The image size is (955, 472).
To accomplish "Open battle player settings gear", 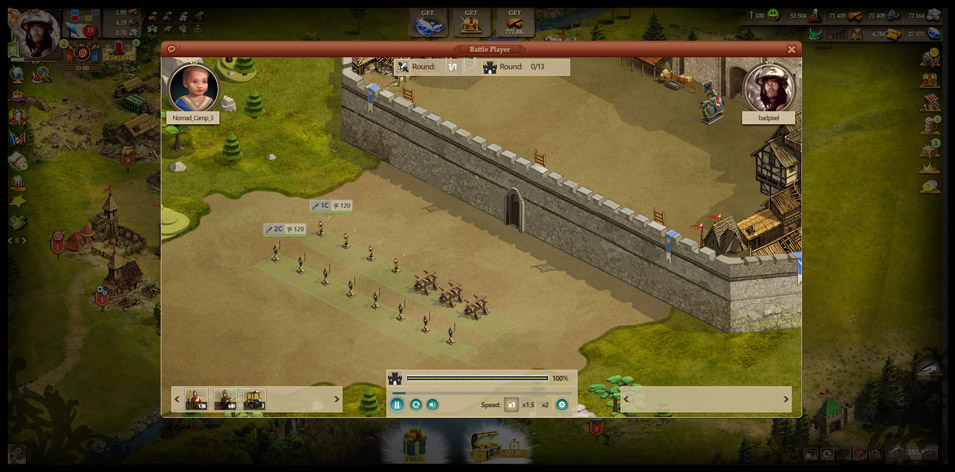I will point(562,405).
